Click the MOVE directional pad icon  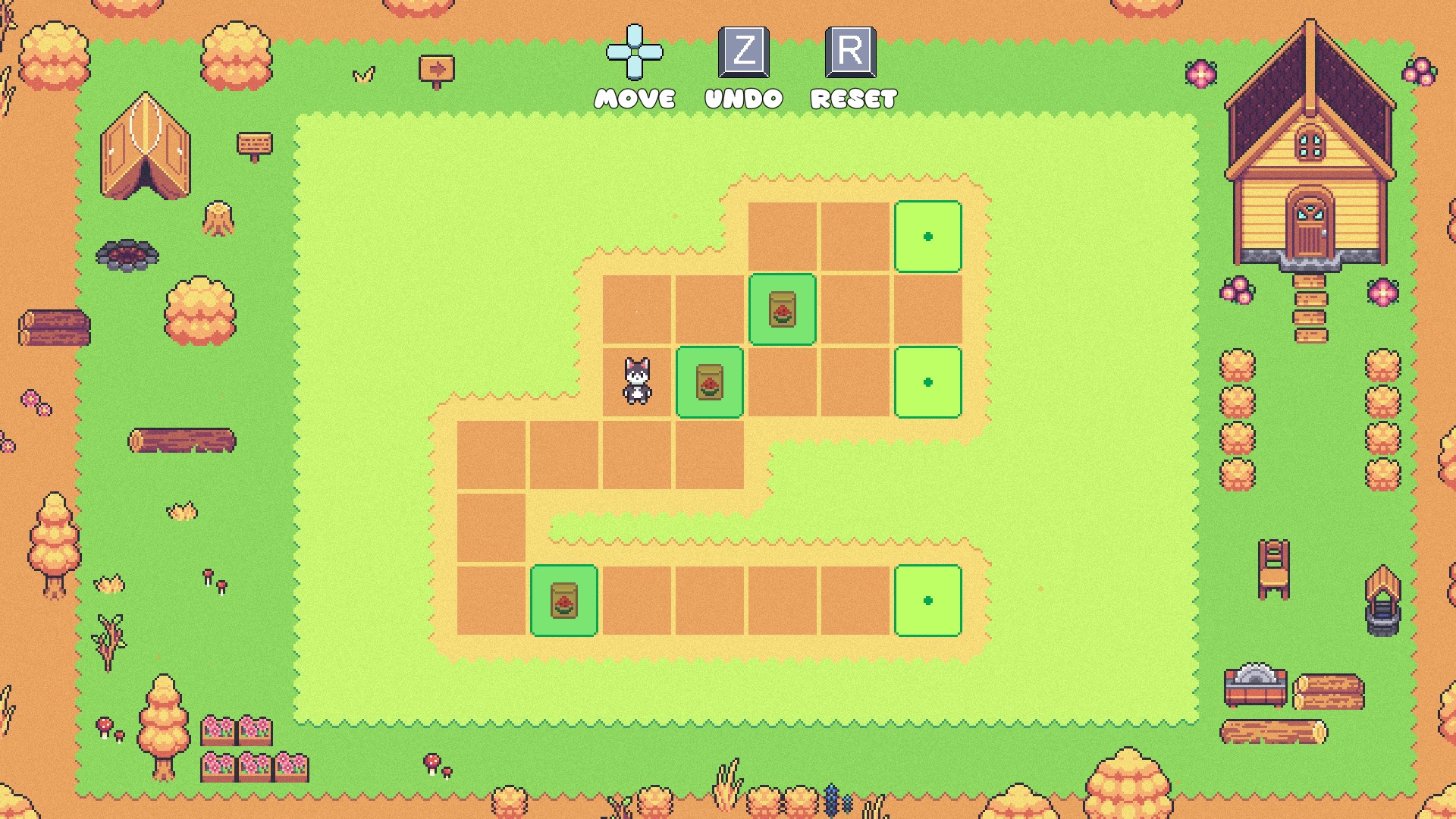(x=634, y=58)
